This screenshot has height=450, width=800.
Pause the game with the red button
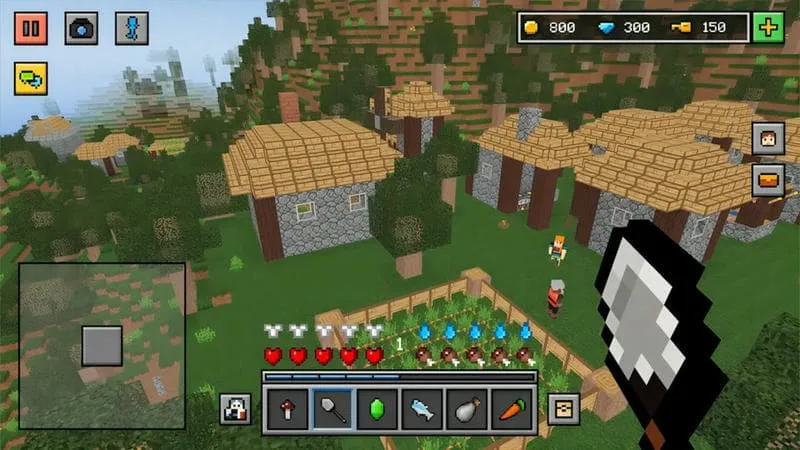pos(31,27)
